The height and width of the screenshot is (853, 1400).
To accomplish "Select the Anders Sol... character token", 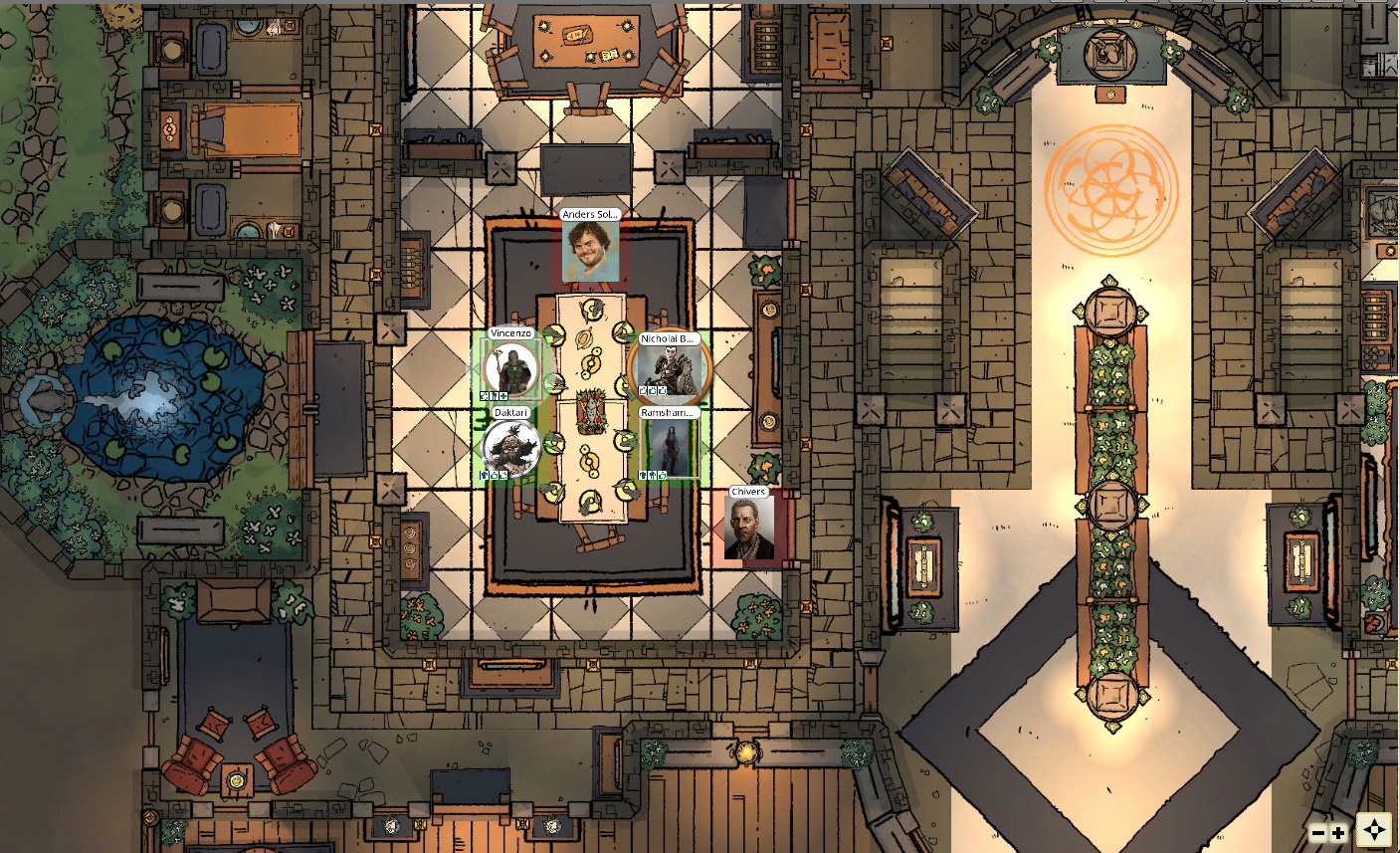I will [x=590, y=251].
